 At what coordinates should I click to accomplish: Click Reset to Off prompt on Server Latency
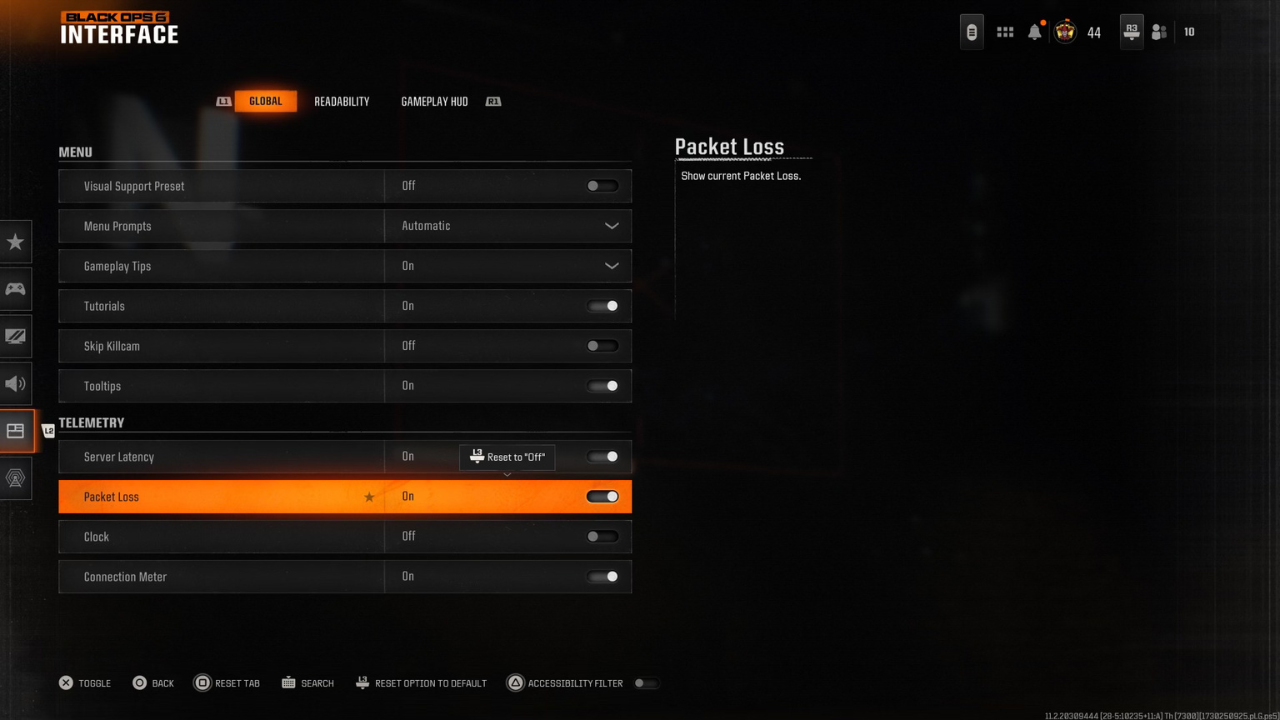coord(507,457)
